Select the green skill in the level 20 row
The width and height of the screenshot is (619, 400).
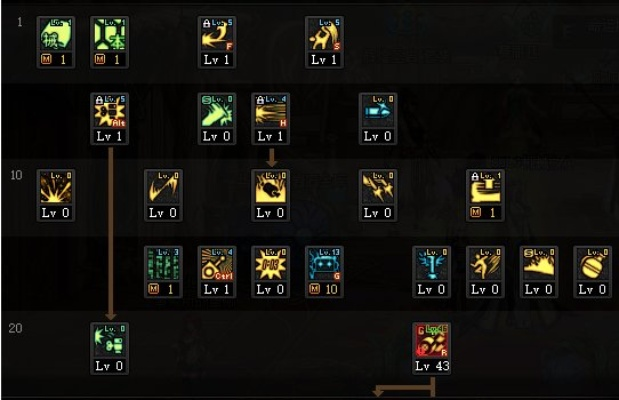(x=108, y=342)
